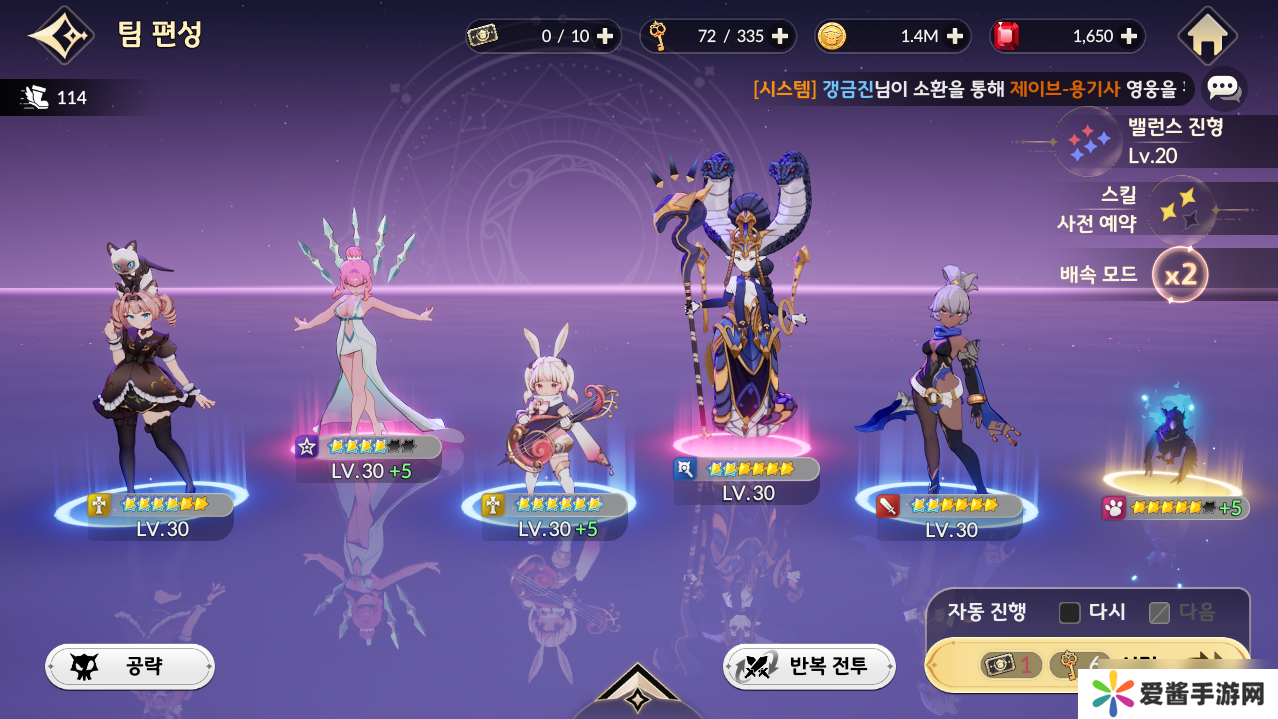Start 반복 전투 repeat battle
Image resolution: width=1278 pixels, height=719 pixels.
pos(809,666)
